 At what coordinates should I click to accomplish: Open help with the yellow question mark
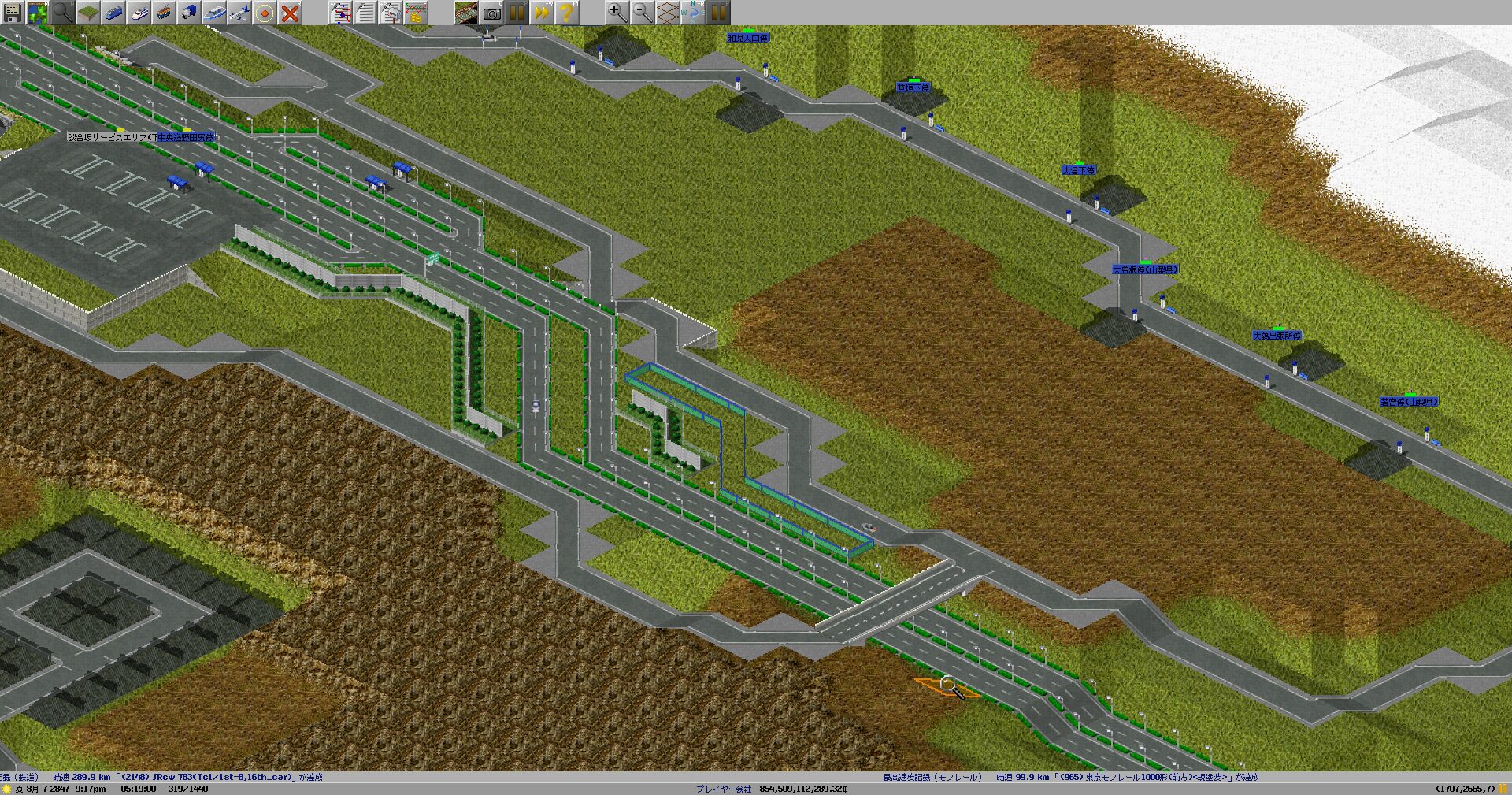[565, 13]
